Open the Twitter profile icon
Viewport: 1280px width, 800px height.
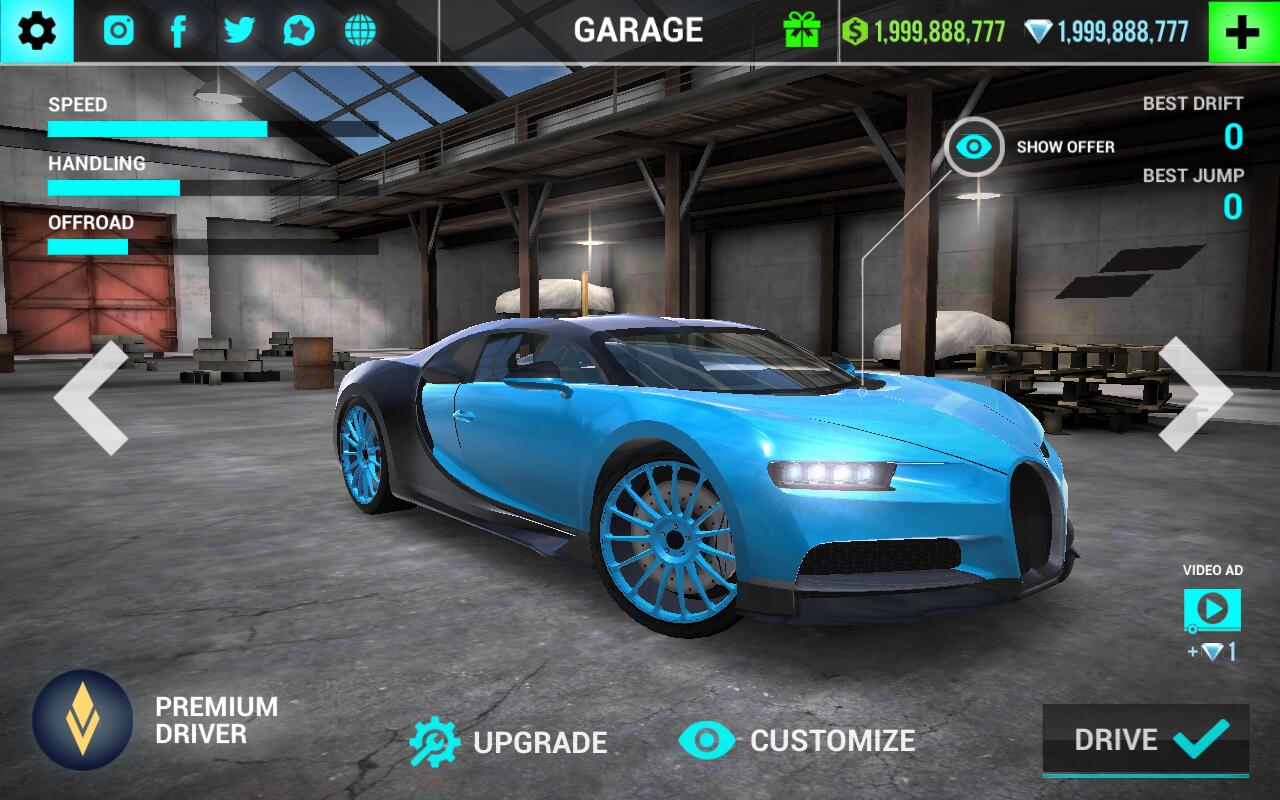coord(238,29)
